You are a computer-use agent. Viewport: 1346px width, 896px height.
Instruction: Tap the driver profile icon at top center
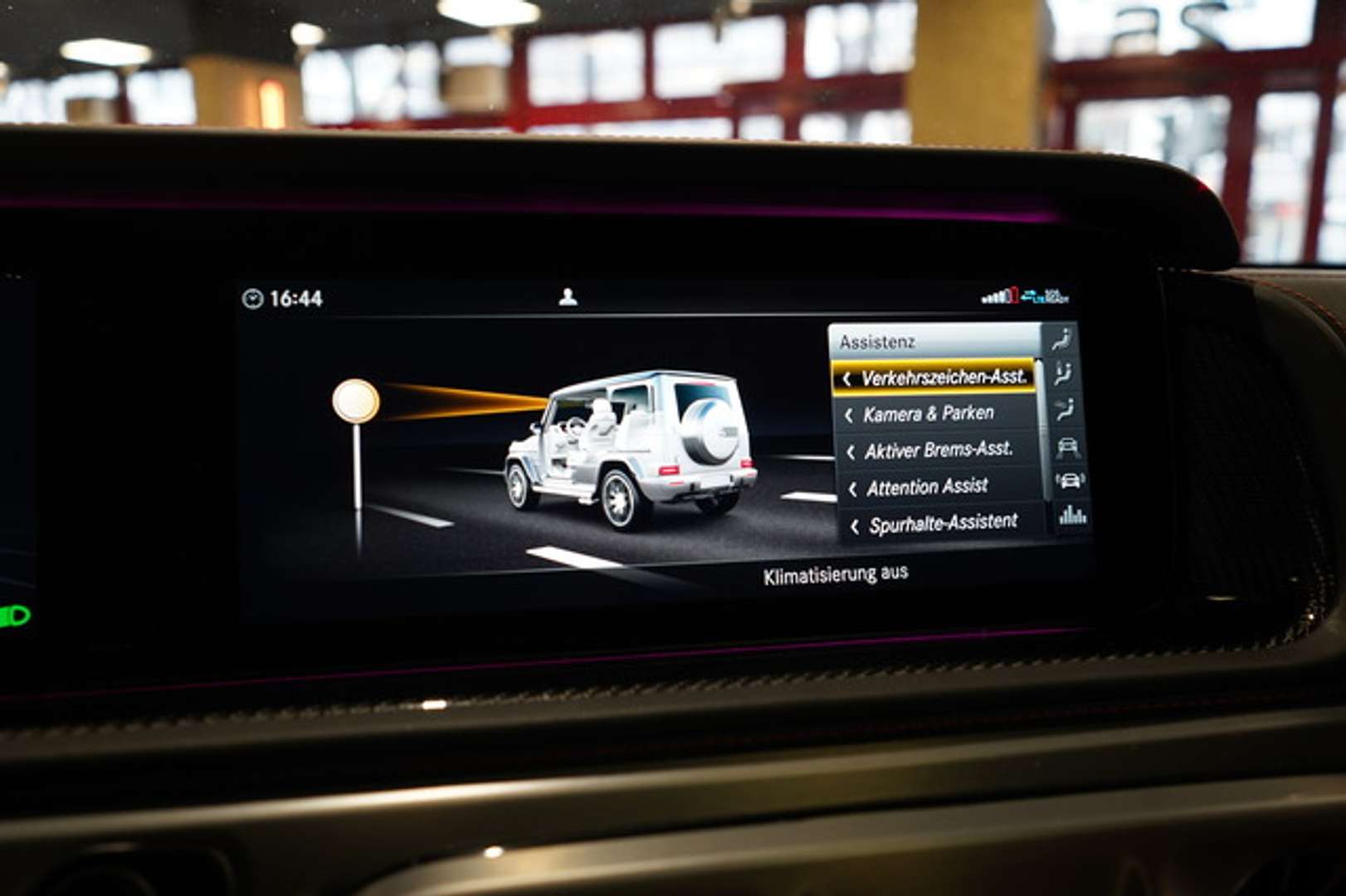(x=567, y=297)
